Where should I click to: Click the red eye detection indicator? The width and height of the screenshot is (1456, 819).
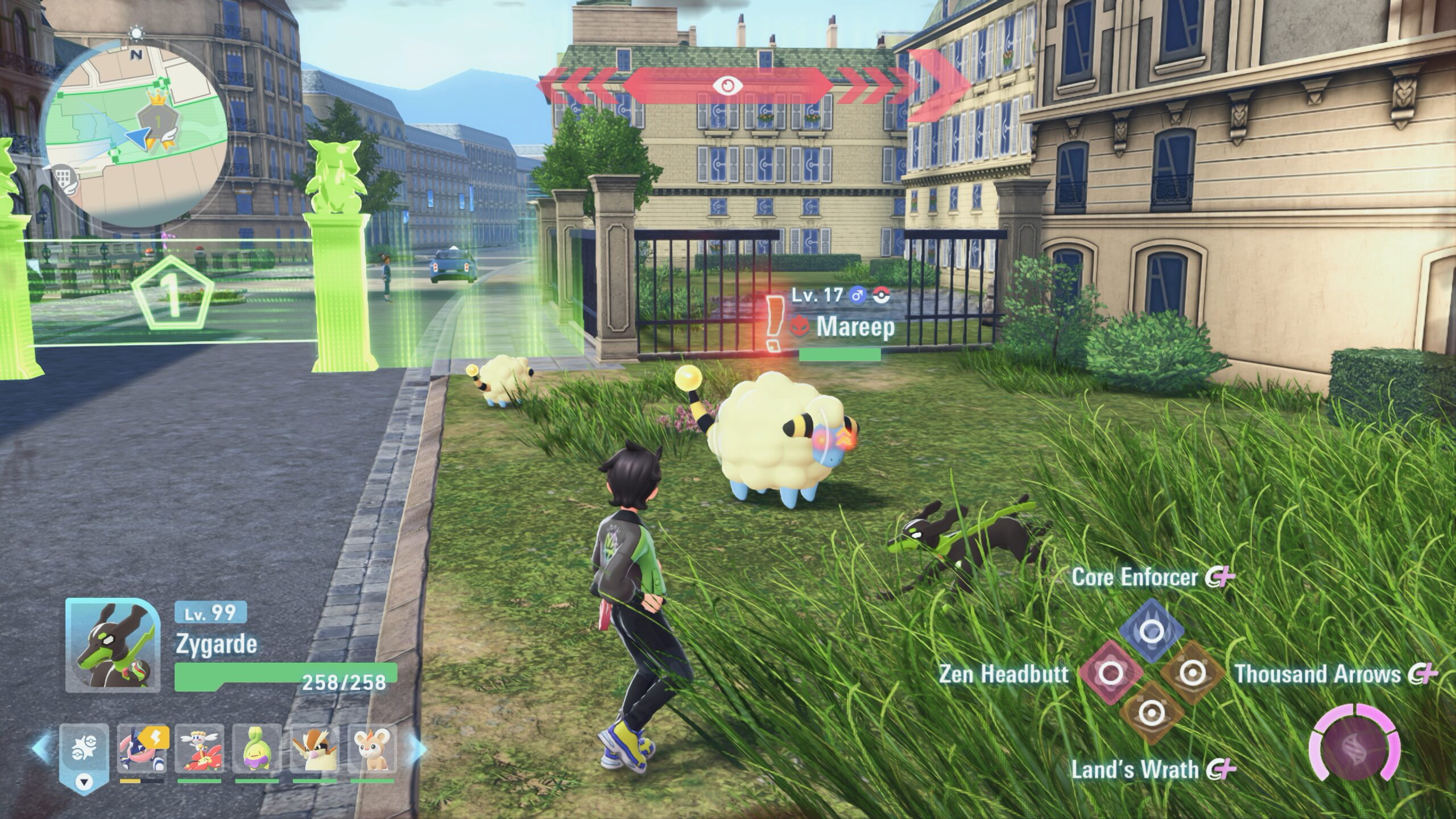pos(726,85)
